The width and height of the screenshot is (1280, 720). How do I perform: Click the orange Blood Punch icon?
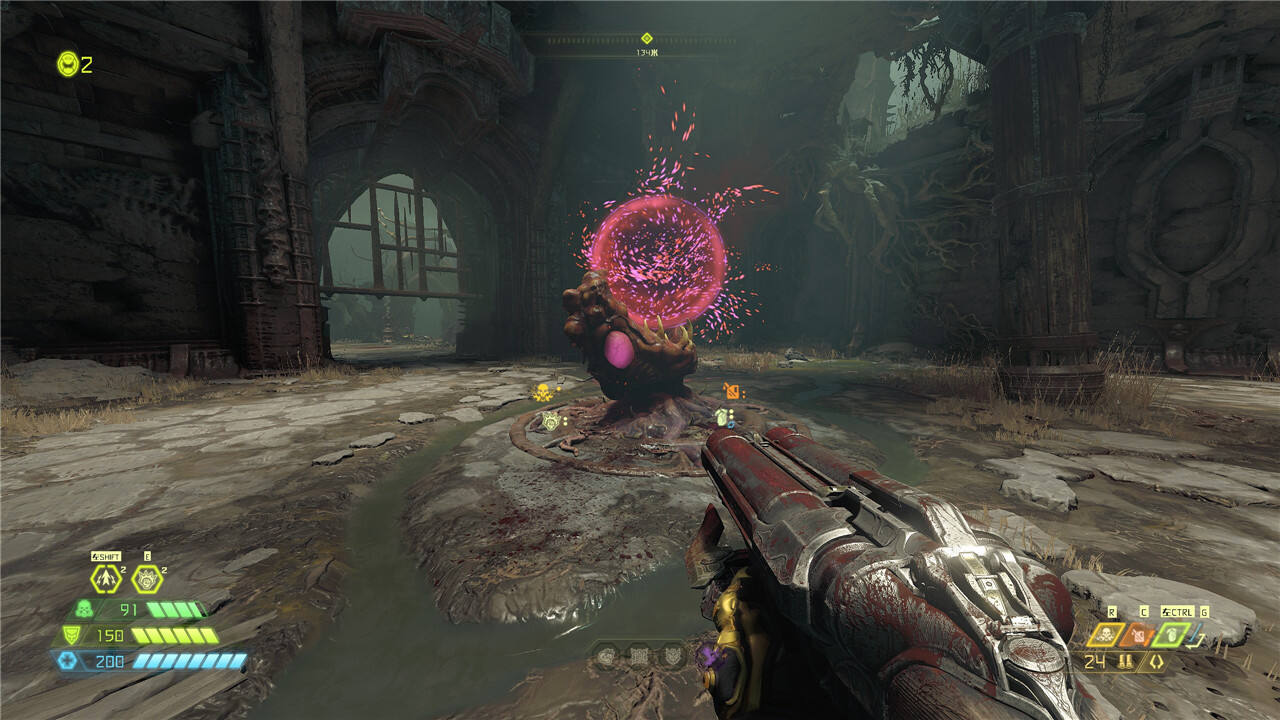coord(1138,634)
